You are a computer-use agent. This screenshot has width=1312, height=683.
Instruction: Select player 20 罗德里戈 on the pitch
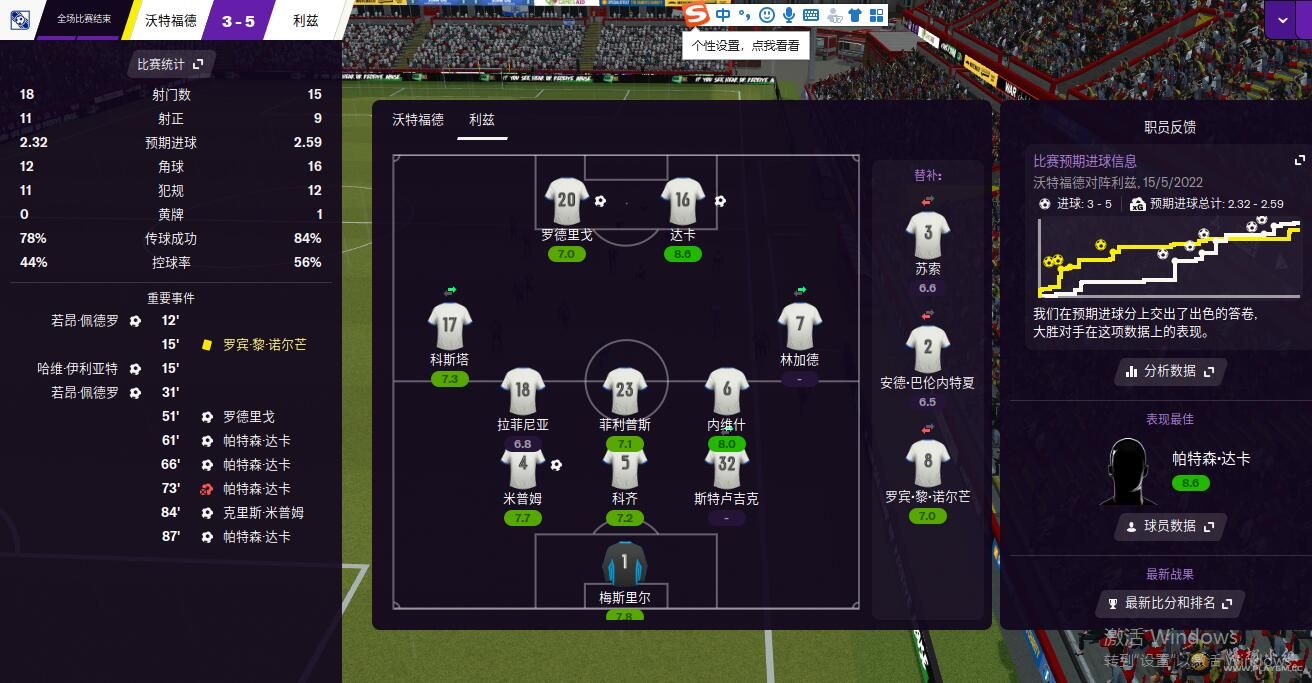(566, 201)
